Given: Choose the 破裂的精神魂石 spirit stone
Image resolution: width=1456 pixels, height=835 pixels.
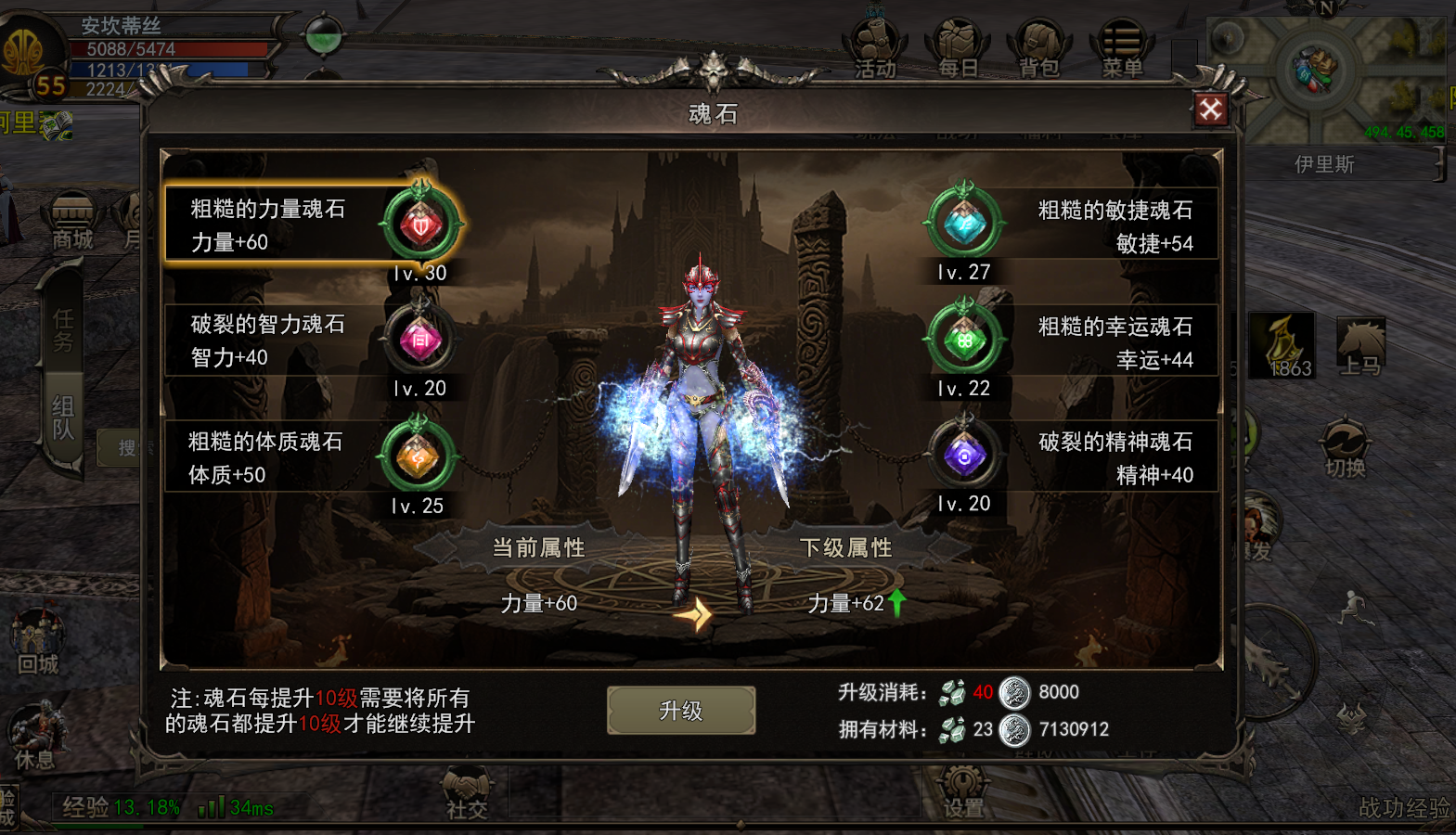Looking at the screenshot, I should 1069,457.
